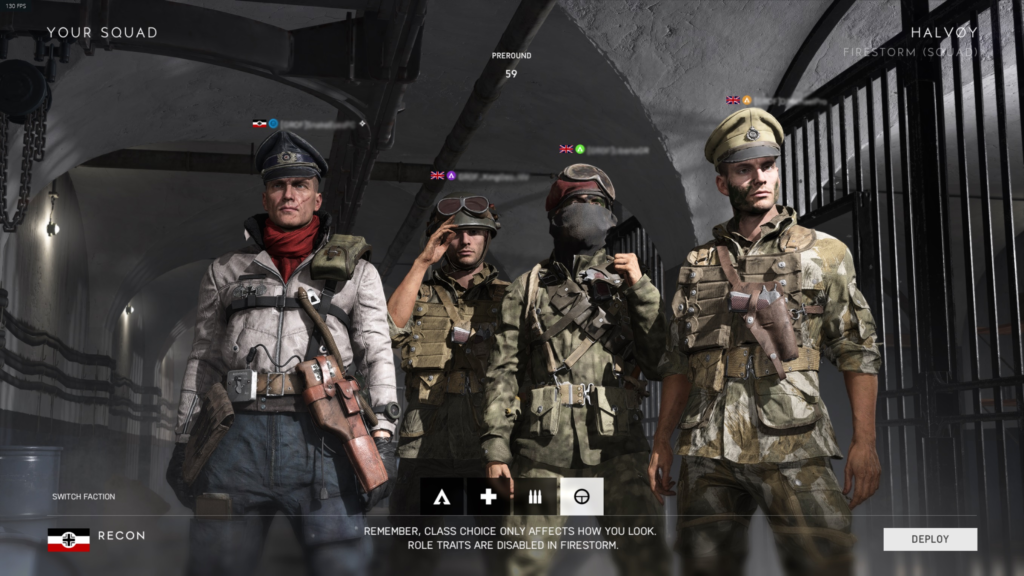Switch to the Support class bullets icon
This screenshot has width=1024, height=576.
pos(535,496)
